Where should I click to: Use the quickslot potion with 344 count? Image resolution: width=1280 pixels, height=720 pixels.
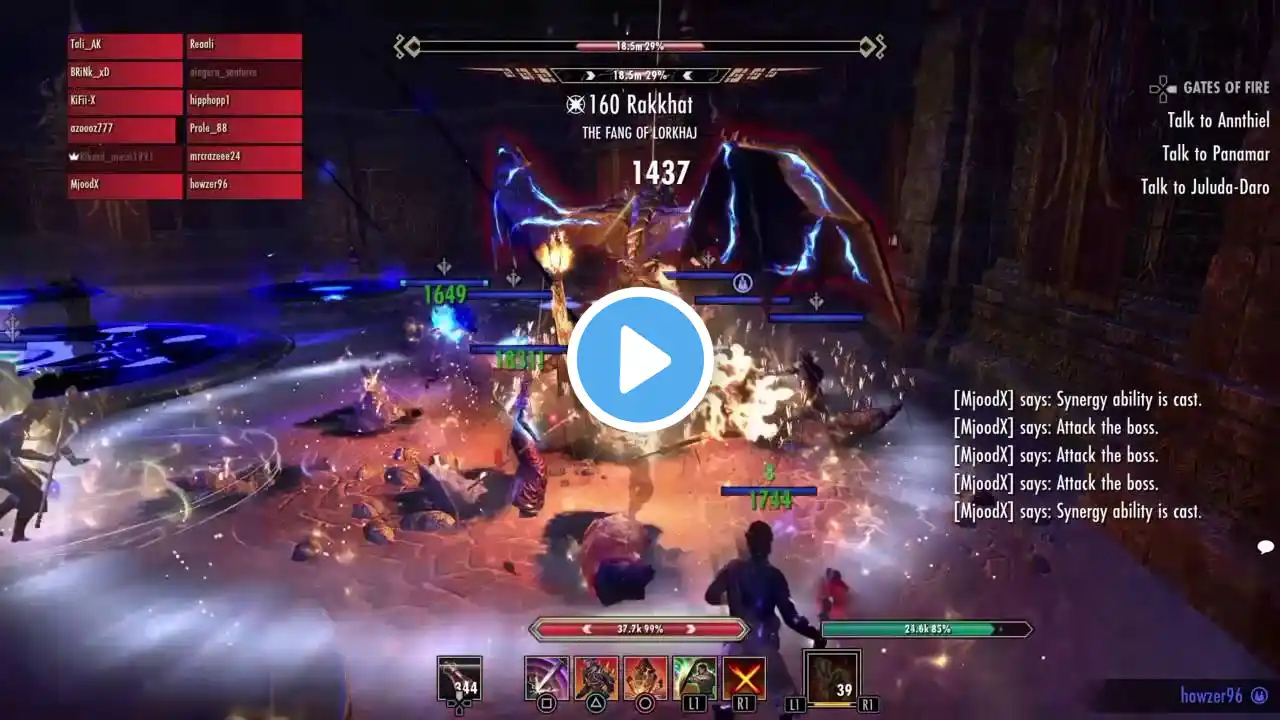point(459,679)
